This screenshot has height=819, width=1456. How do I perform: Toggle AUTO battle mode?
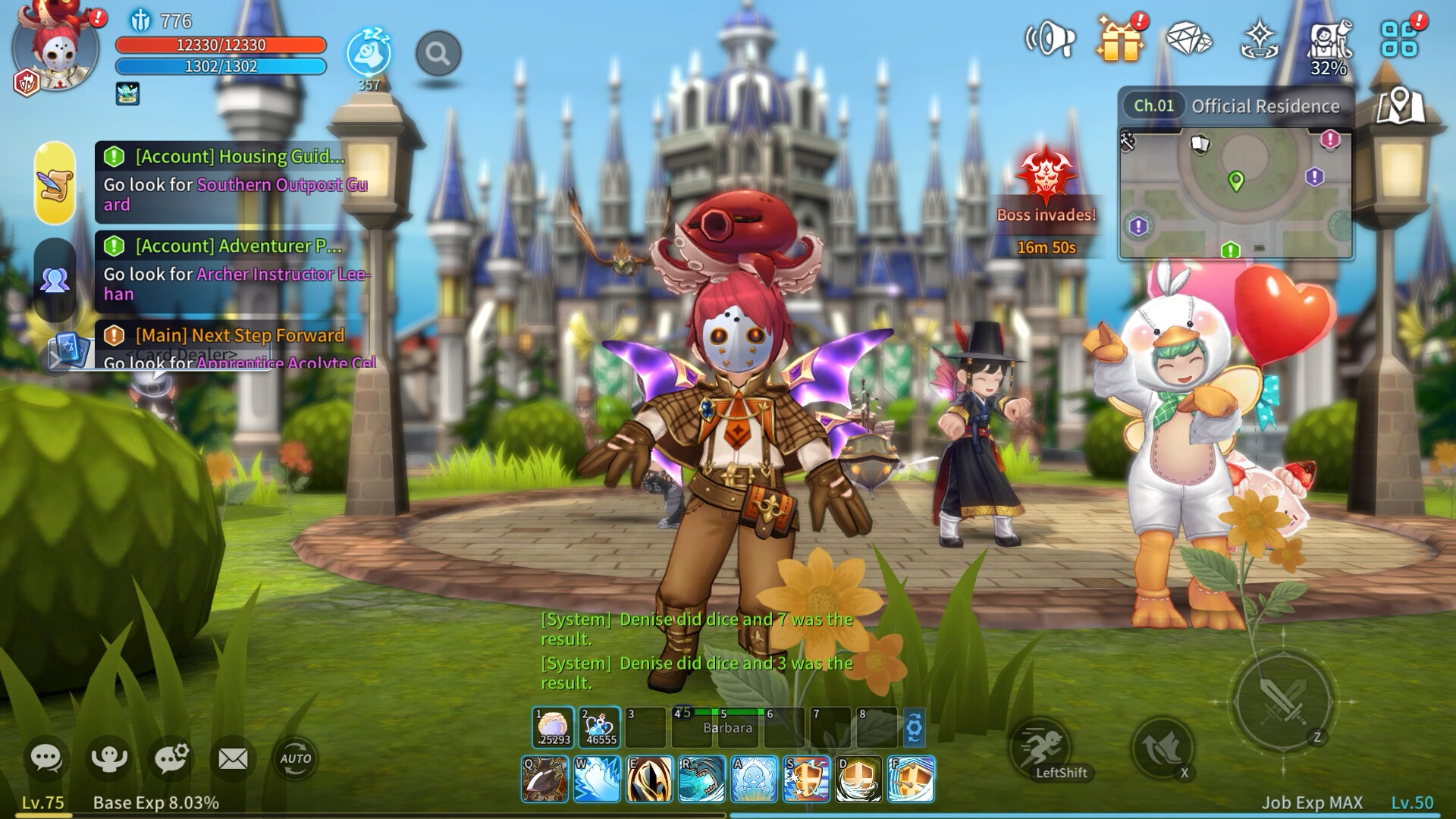click(297, 758)
